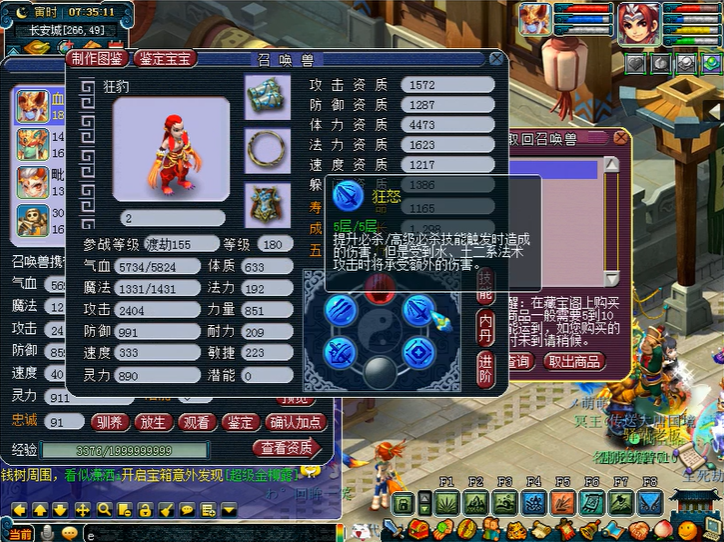Open 查看资质 aptitude view

click(286, 448)
